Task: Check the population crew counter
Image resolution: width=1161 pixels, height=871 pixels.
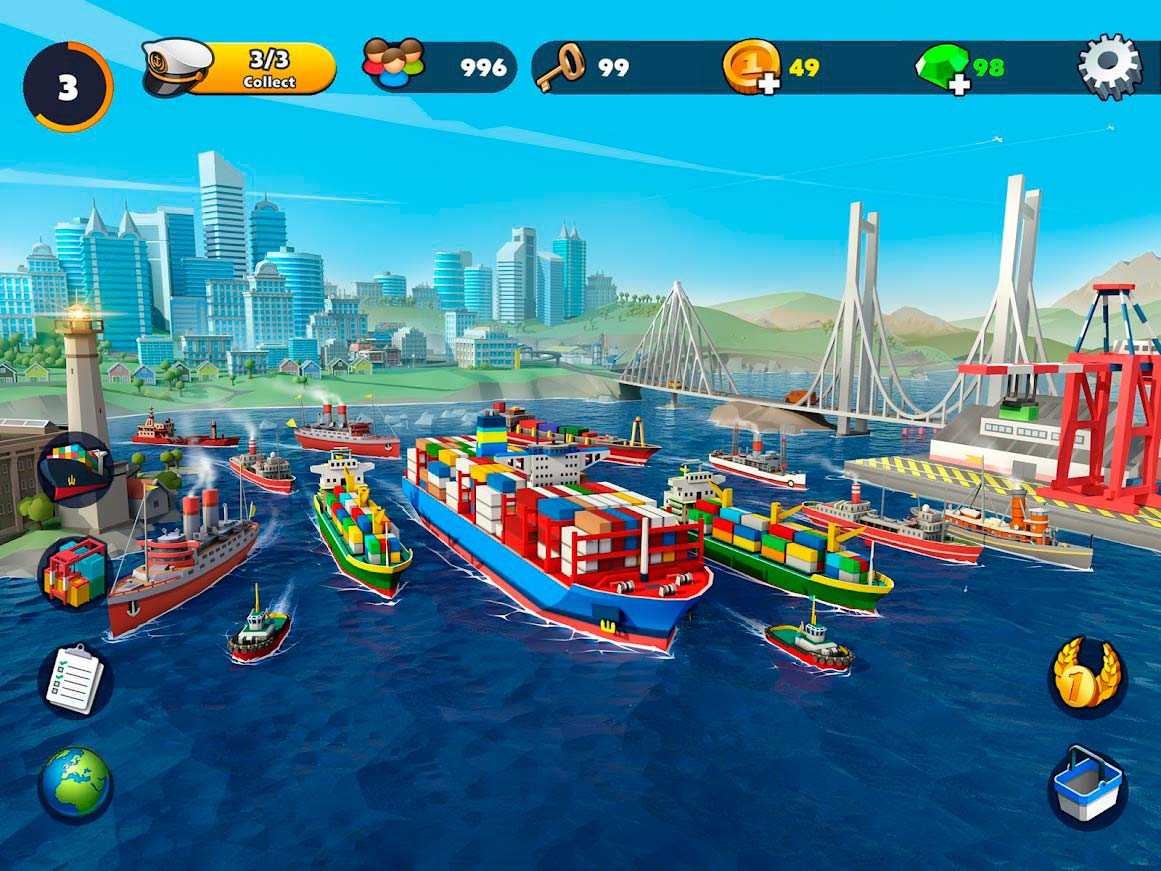Action: pyautogui.click(x=440, y=67)
